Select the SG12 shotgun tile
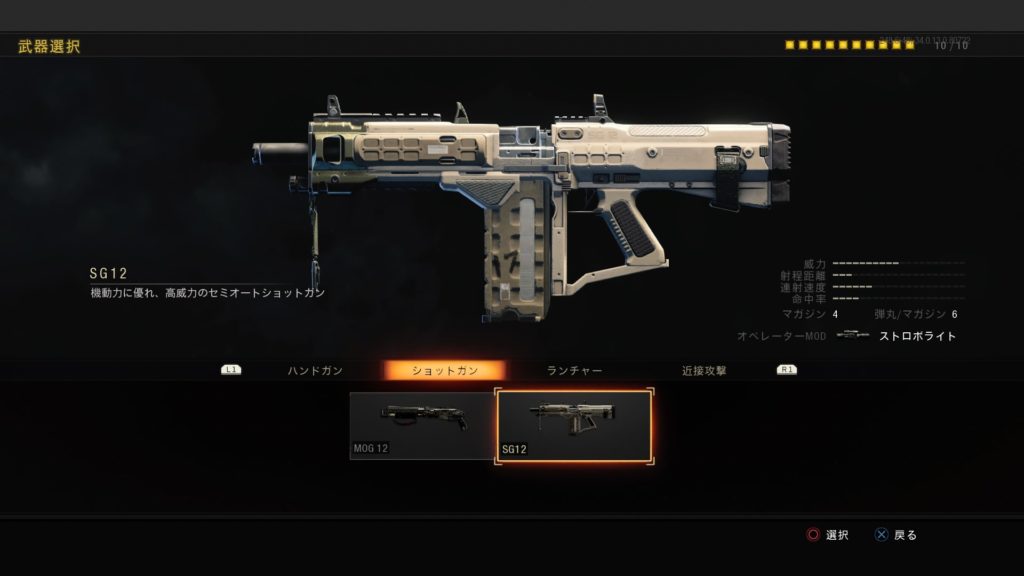Viewport: 1024px width, 576px height. [x=575, y=425]
